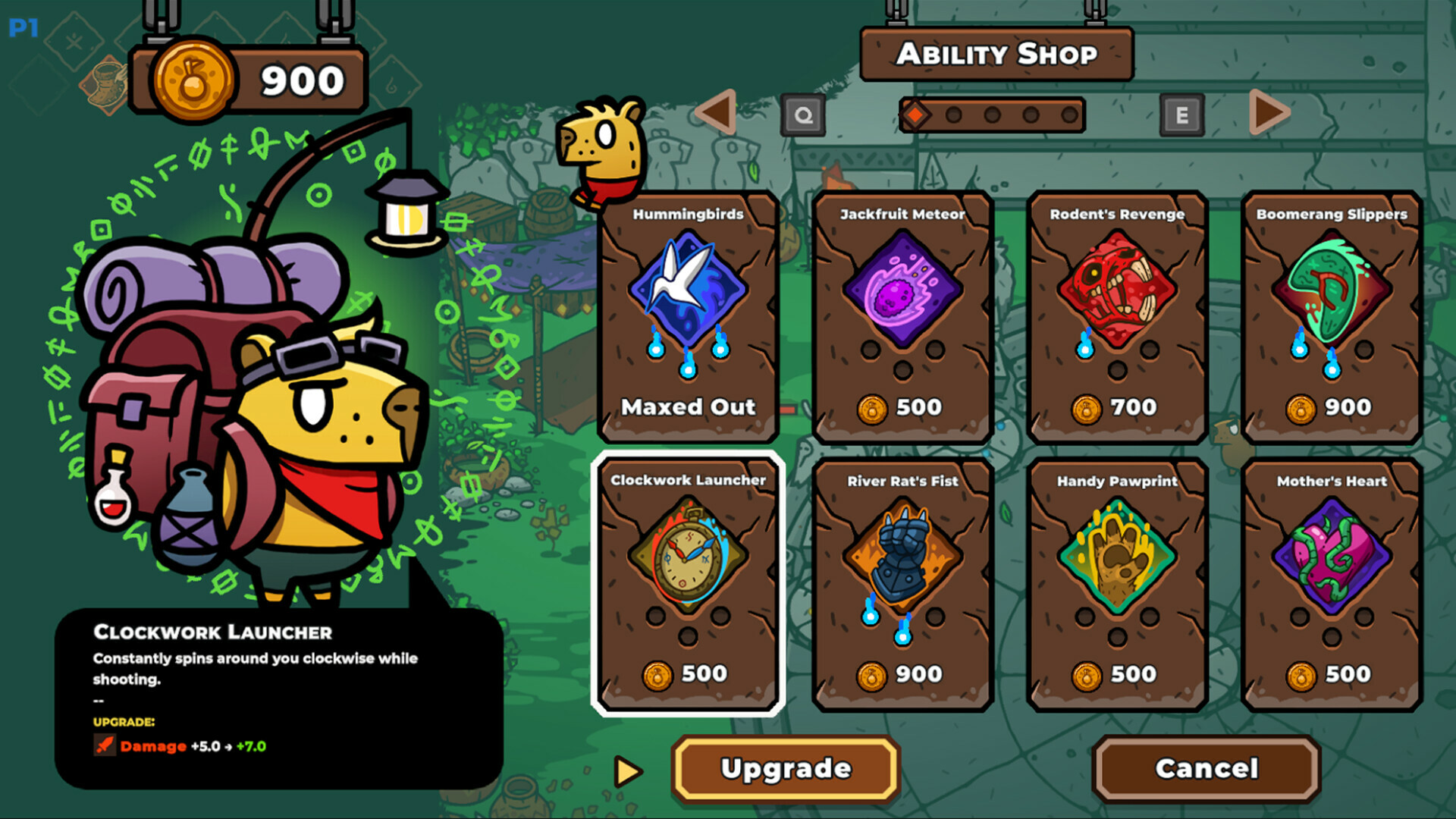Choose the Mother's Heart ability card
The height and width of the screenshot is (819, 1456).
click(x=1332, y=583)
